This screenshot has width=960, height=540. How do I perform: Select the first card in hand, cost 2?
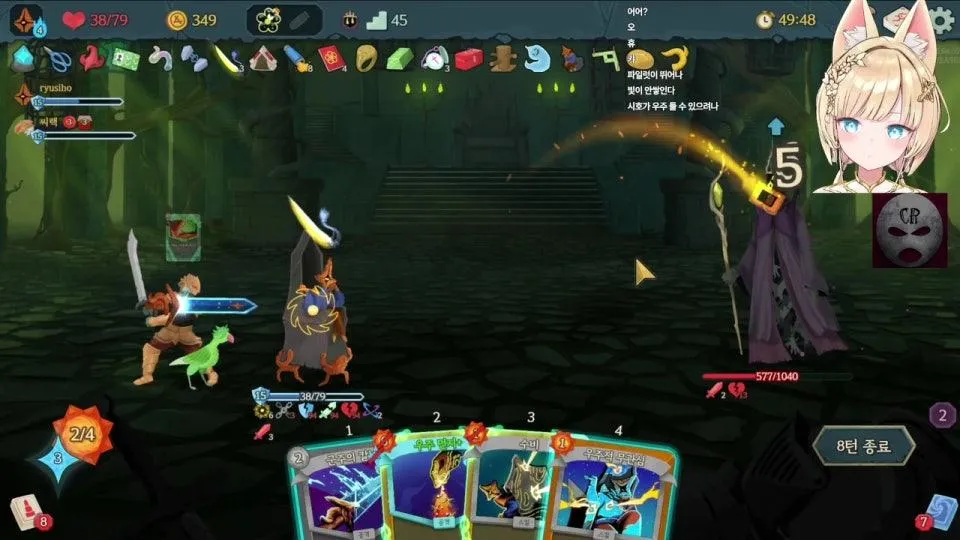click(x=333, y=490)
